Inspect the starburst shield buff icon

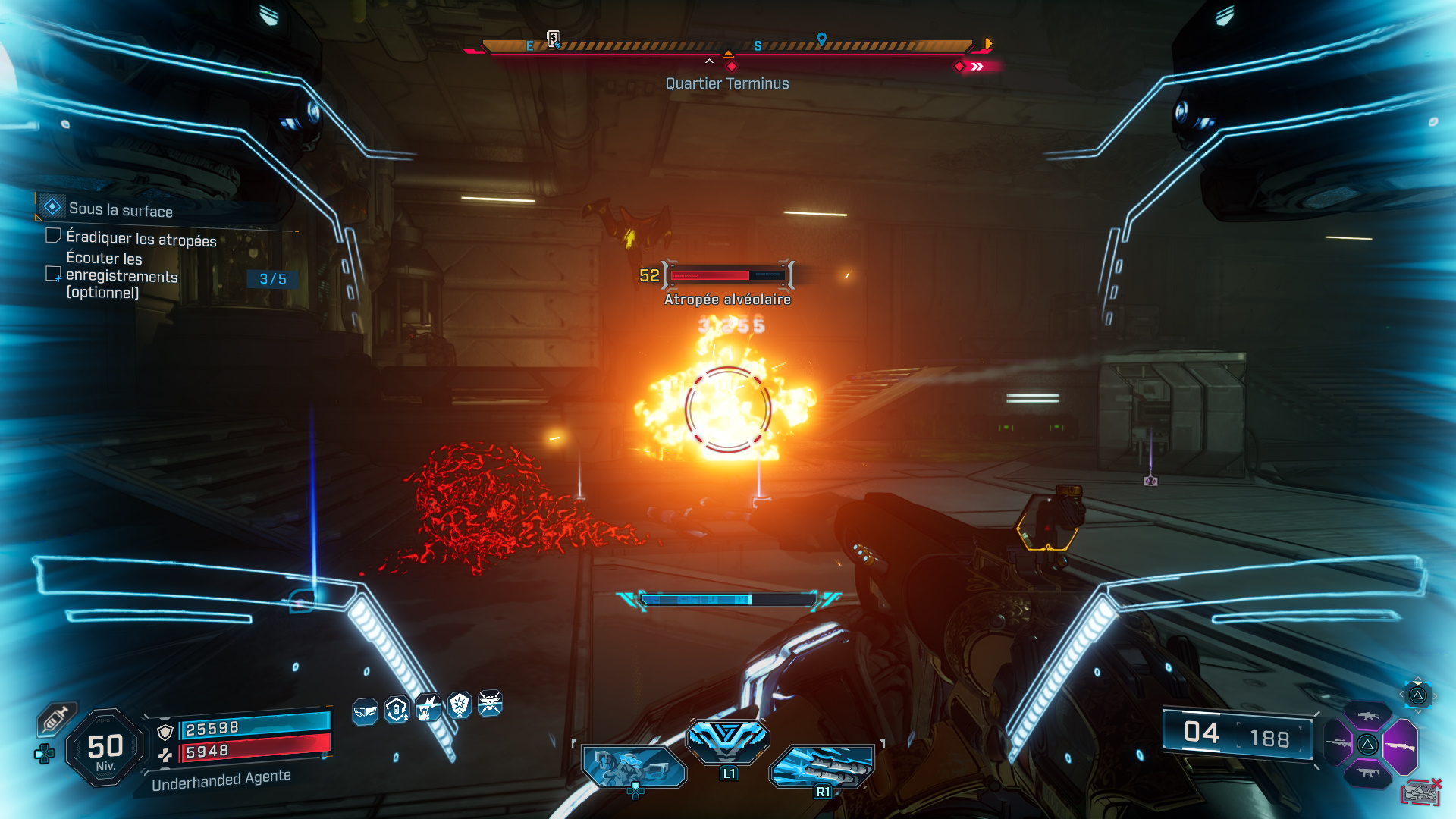click(460, 705)
